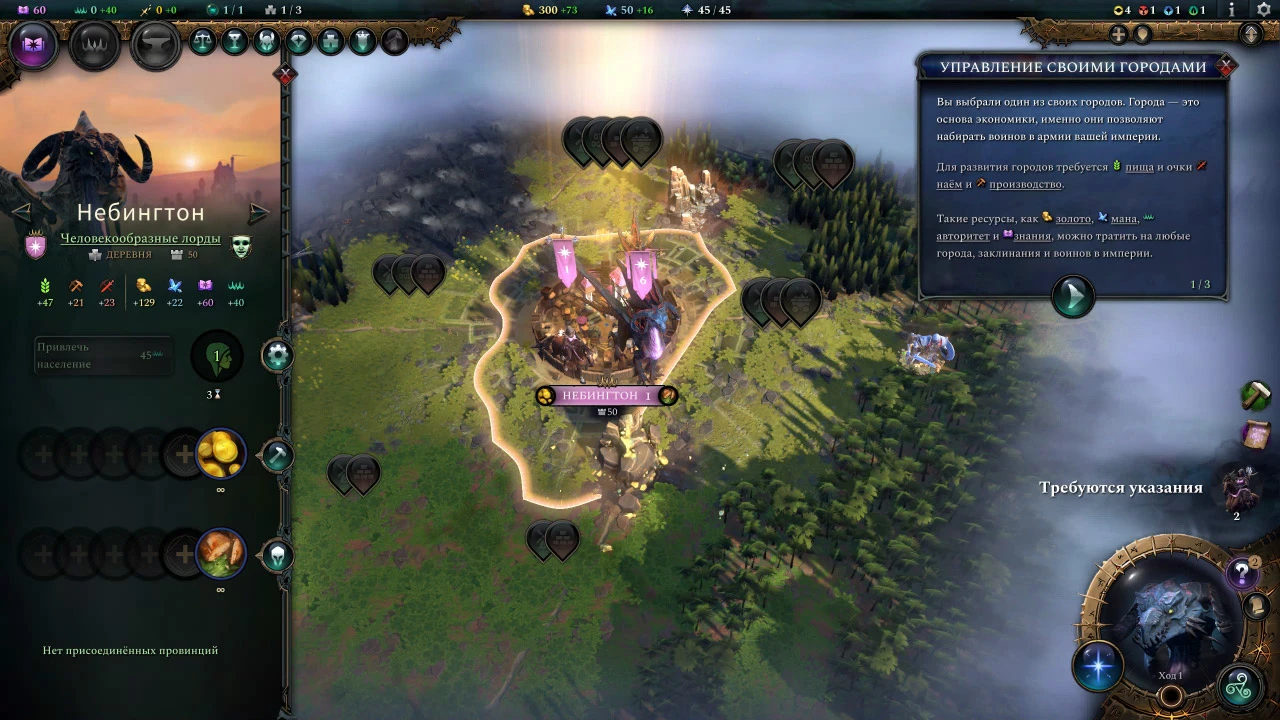Open the spell scroll notification
Screen dimensions: 1280x720
(x=1255, y=436)
